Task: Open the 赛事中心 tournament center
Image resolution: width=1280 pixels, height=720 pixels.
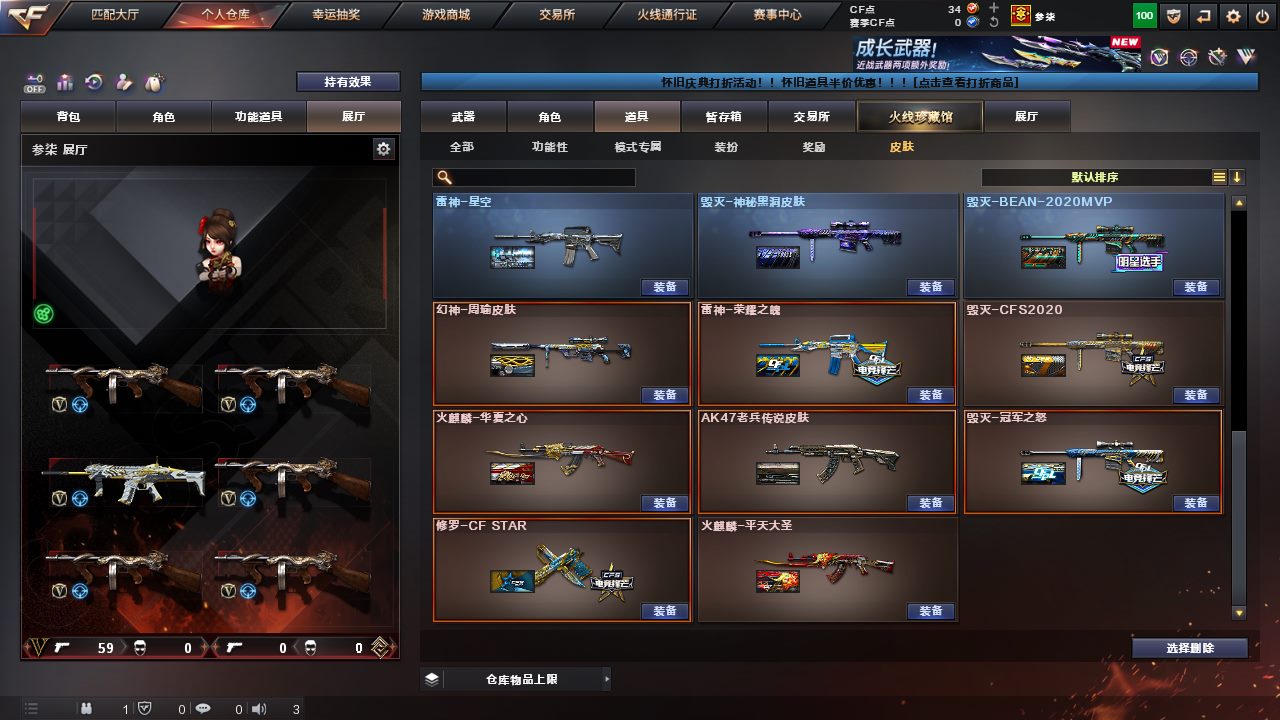Action: [x=777, y=15]
